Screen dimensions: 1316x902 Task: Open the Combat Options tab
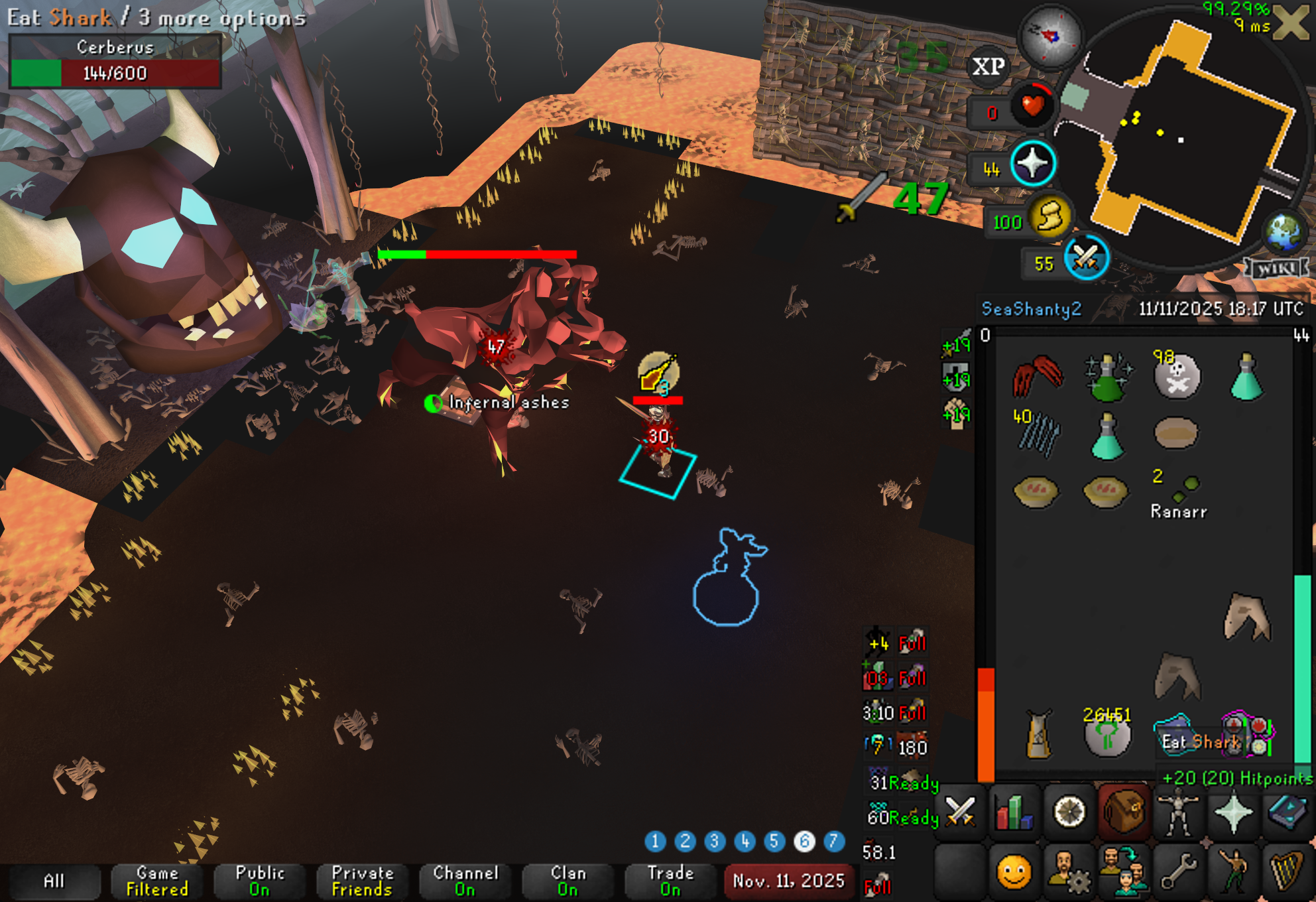point(959,811)
